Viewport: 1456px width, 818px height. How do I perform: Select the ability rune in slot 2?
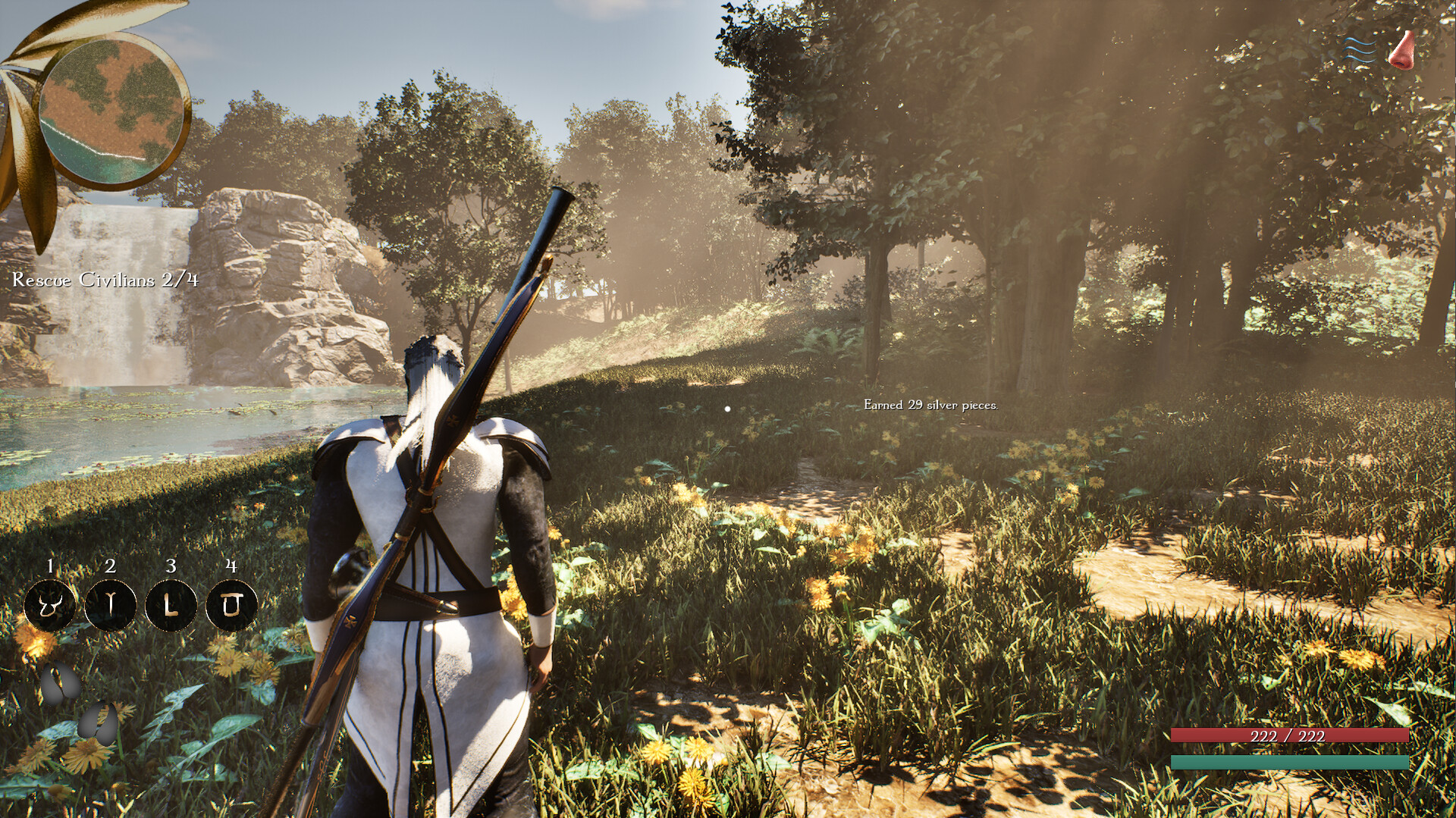(110, 605)
